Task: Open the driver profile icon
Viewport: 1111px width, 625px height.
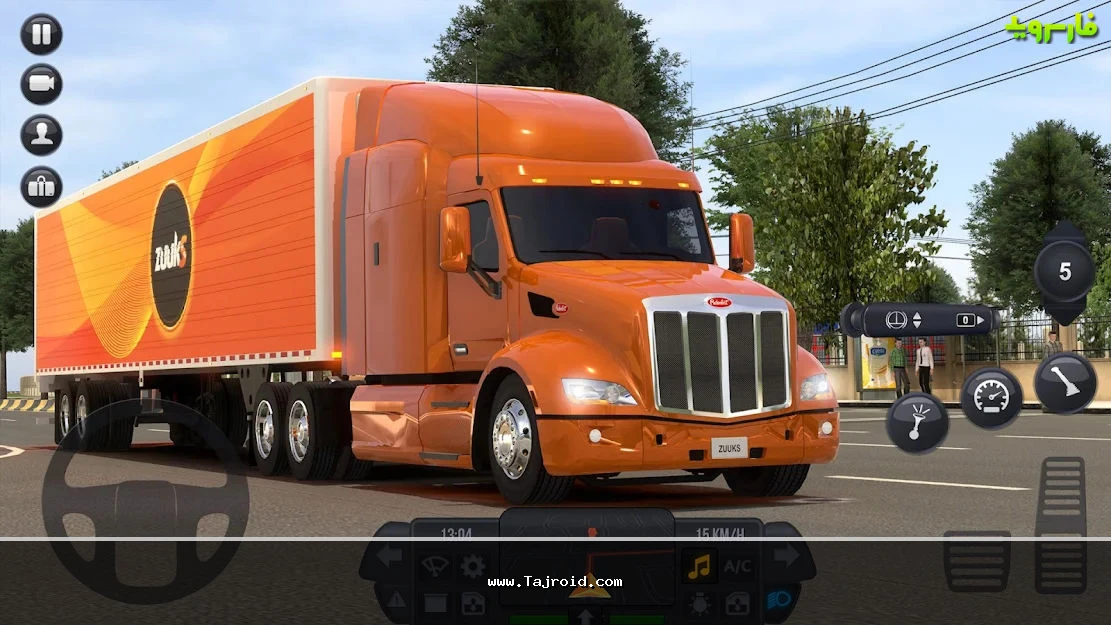Action: pos(41,135)
